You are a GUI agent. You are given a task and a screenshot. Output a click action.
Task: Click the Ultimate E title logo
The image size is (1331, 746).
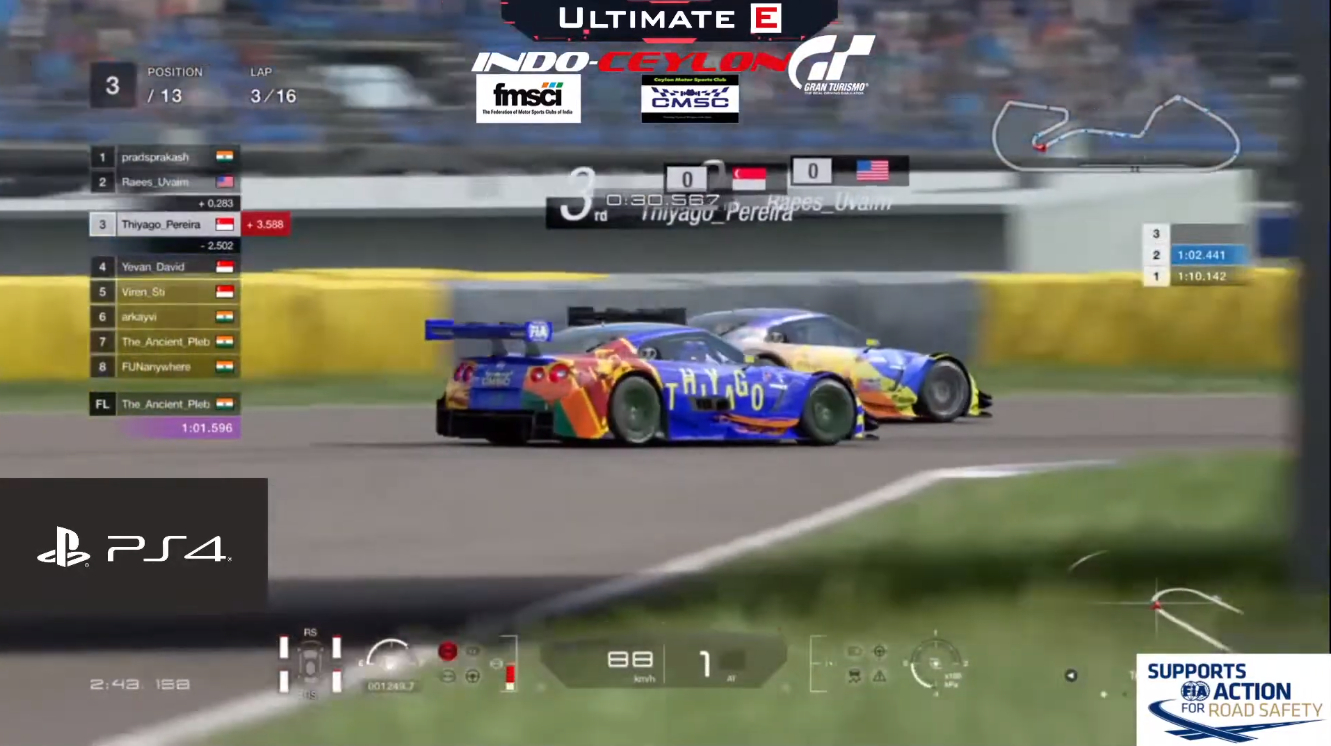[669, 18]
